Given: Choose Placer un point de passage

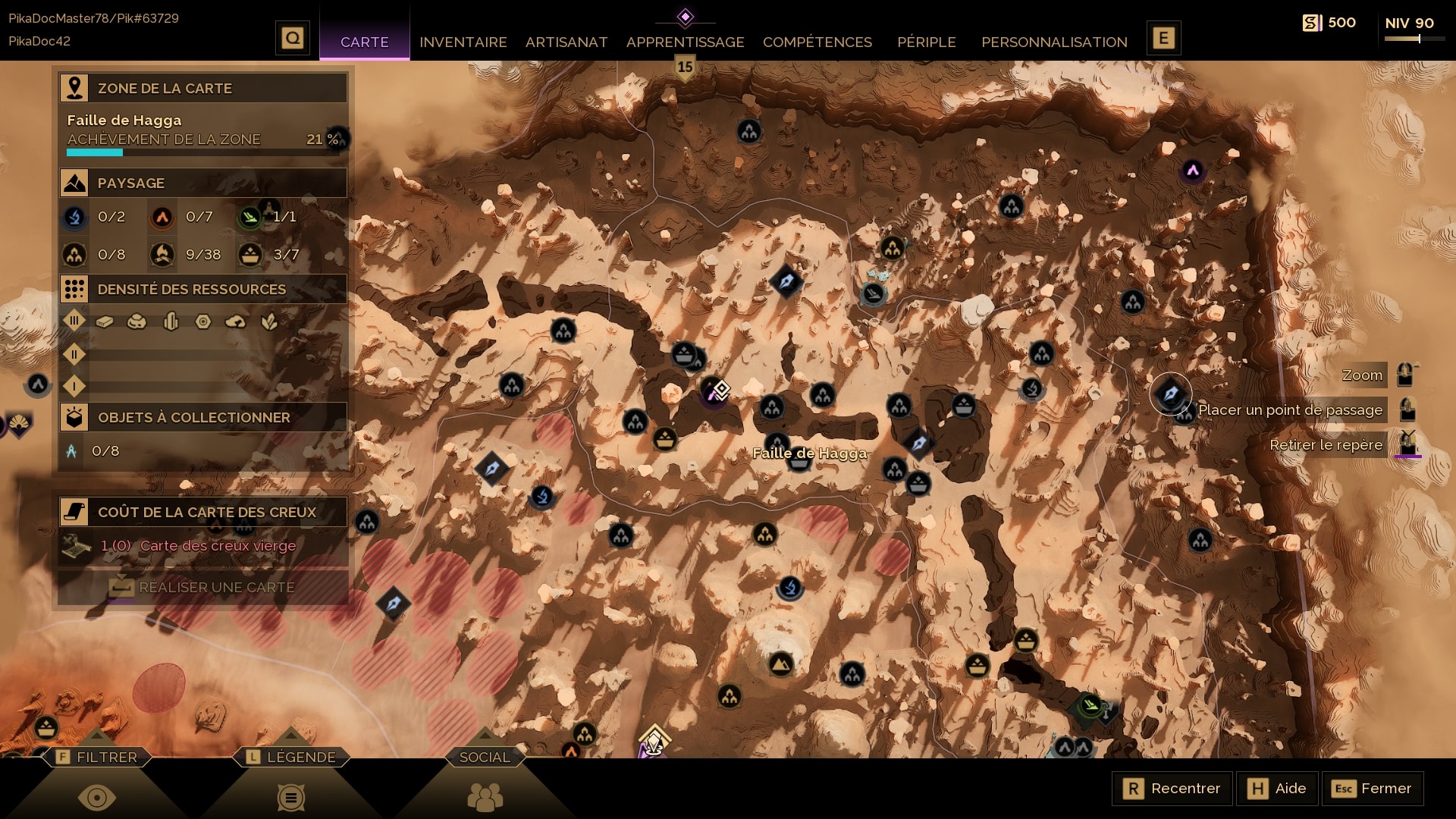Looking at the screenshot, I should pyautogui.click(x=1290, y=409).
